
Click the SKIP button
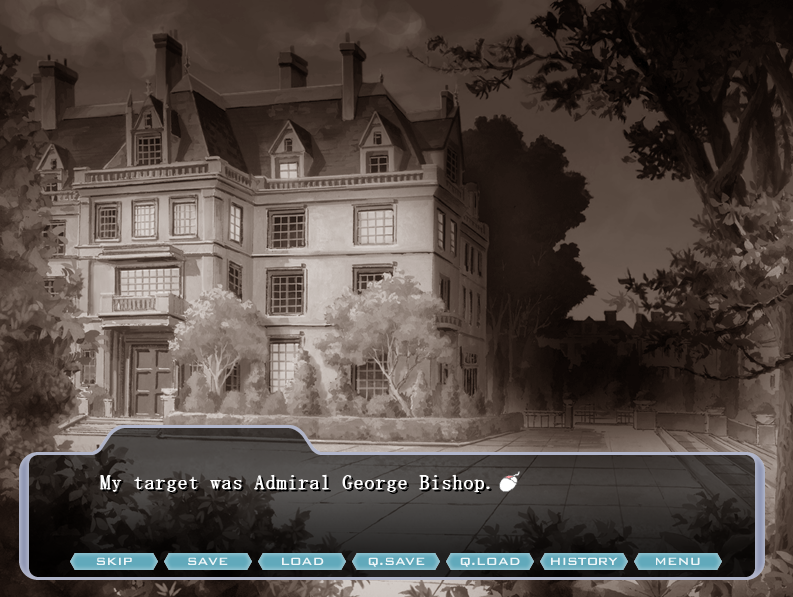[x=114, y=561]
